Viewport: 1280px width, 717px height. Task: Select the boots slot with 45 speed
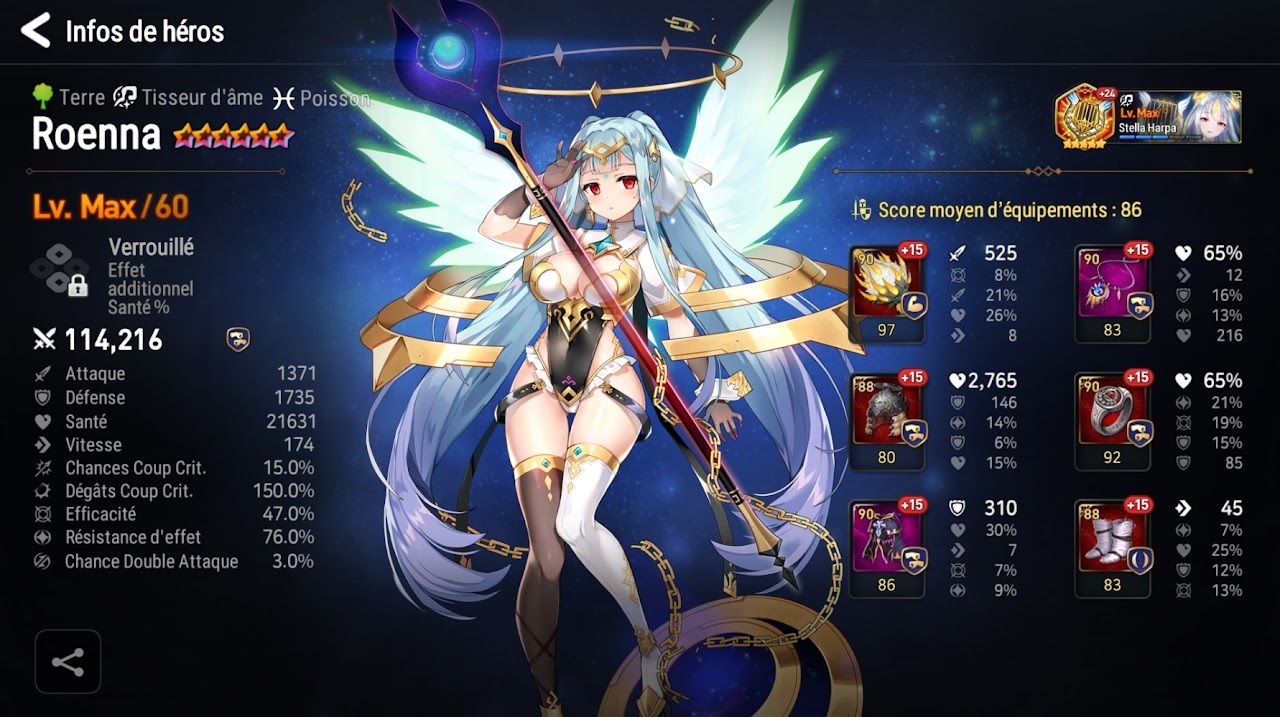click(1112, 548)
